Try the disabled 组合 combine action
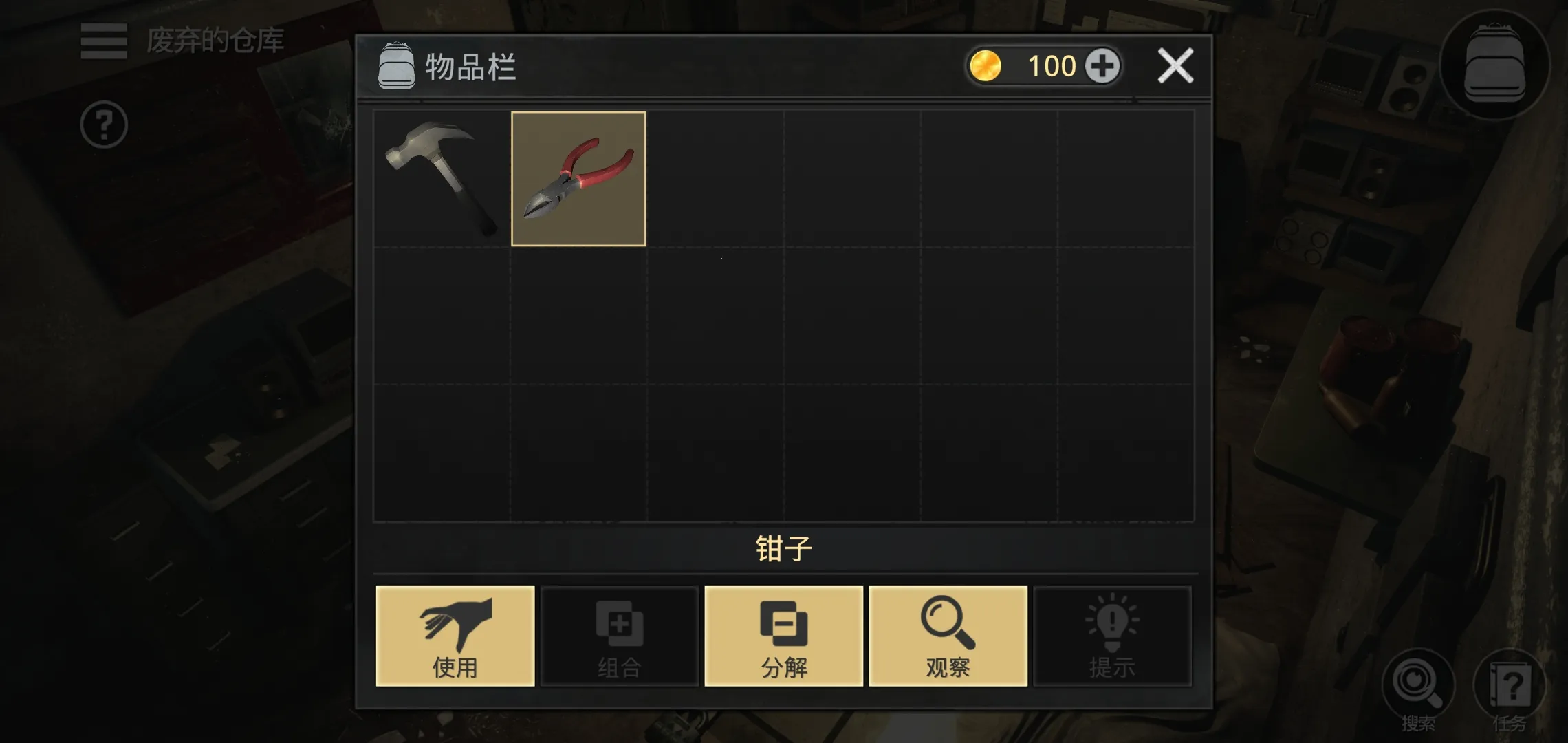Screen dimensions: 1568x743 coord(619,636)
